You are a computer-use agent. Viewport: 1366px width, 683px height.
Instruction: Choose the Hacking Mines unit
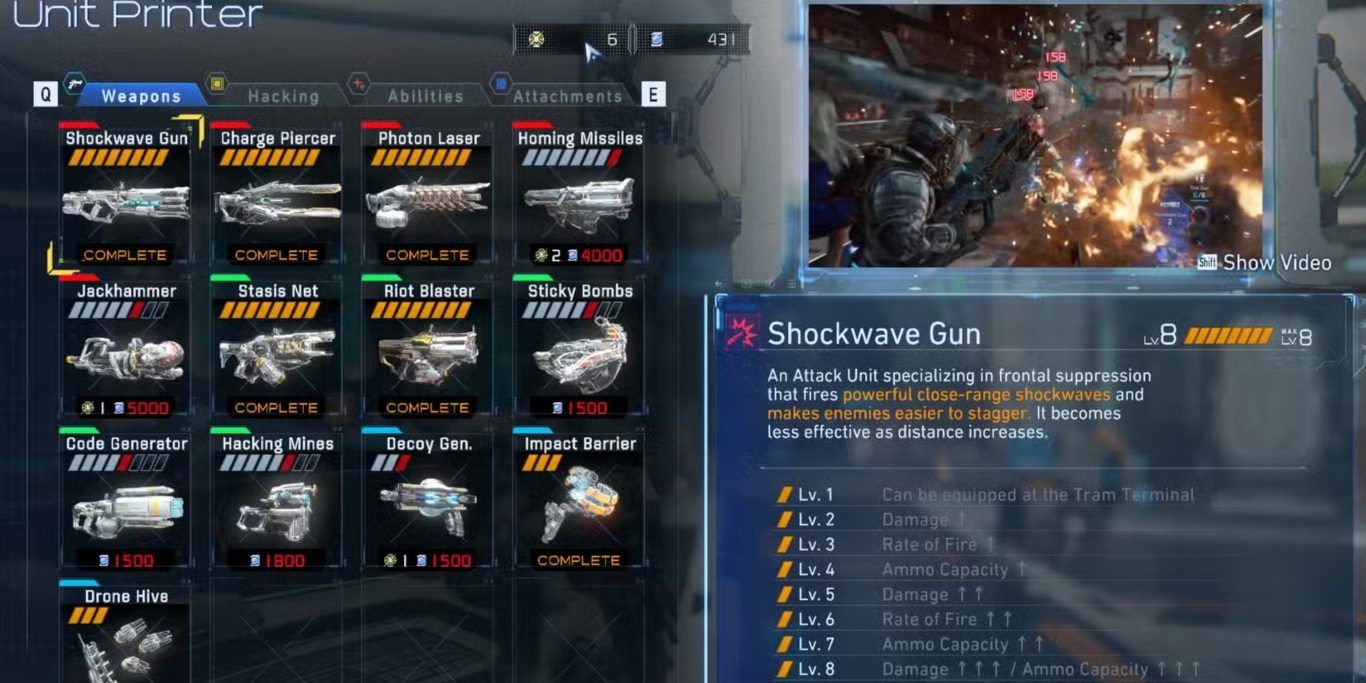point(277,502)
